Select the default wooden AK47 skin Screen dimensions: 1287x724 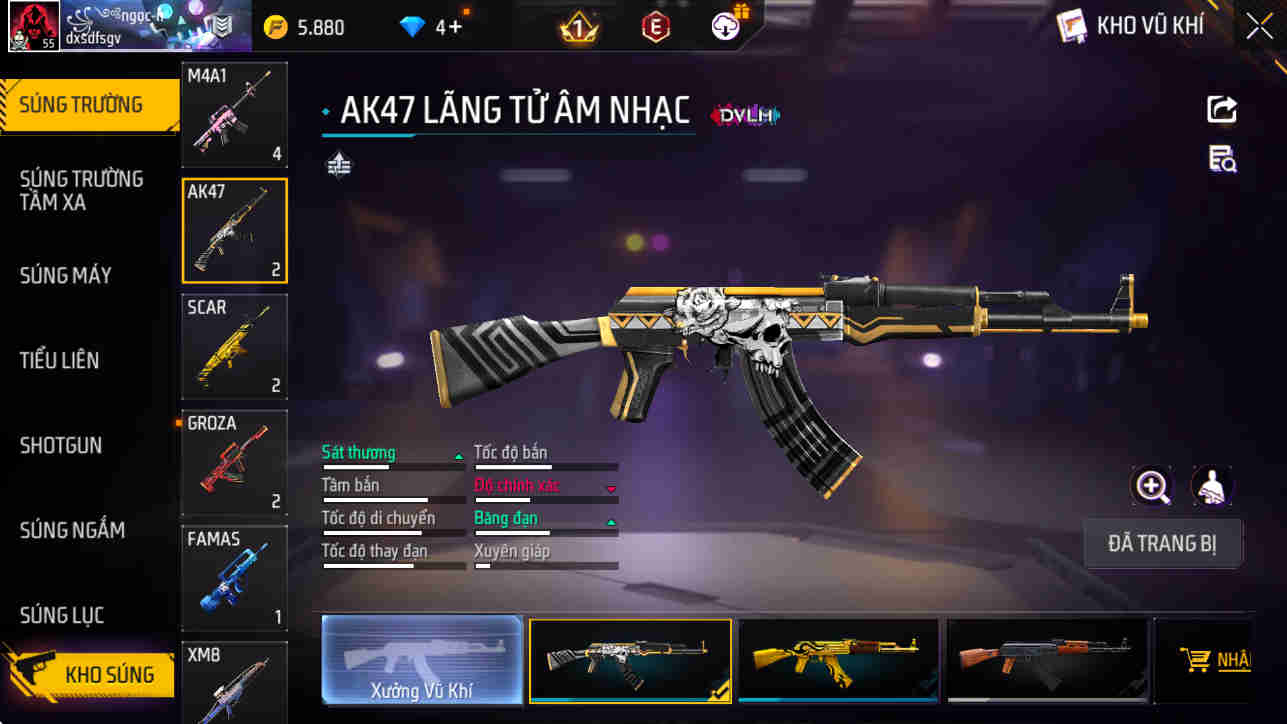(x=1046, y=660)
